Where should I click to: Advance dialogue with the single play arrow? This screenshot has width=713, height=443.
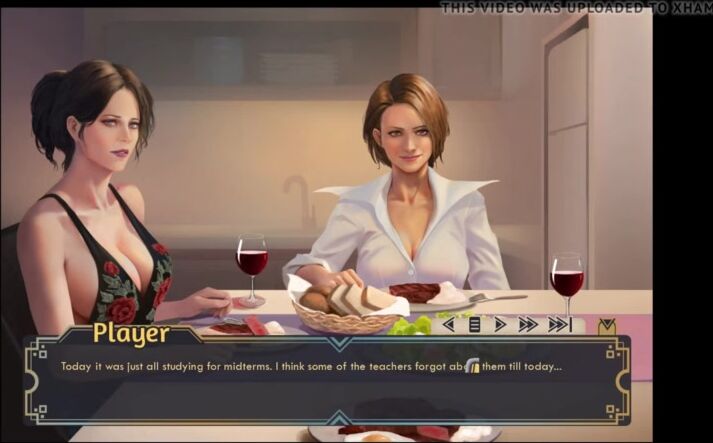click(500, 324)
